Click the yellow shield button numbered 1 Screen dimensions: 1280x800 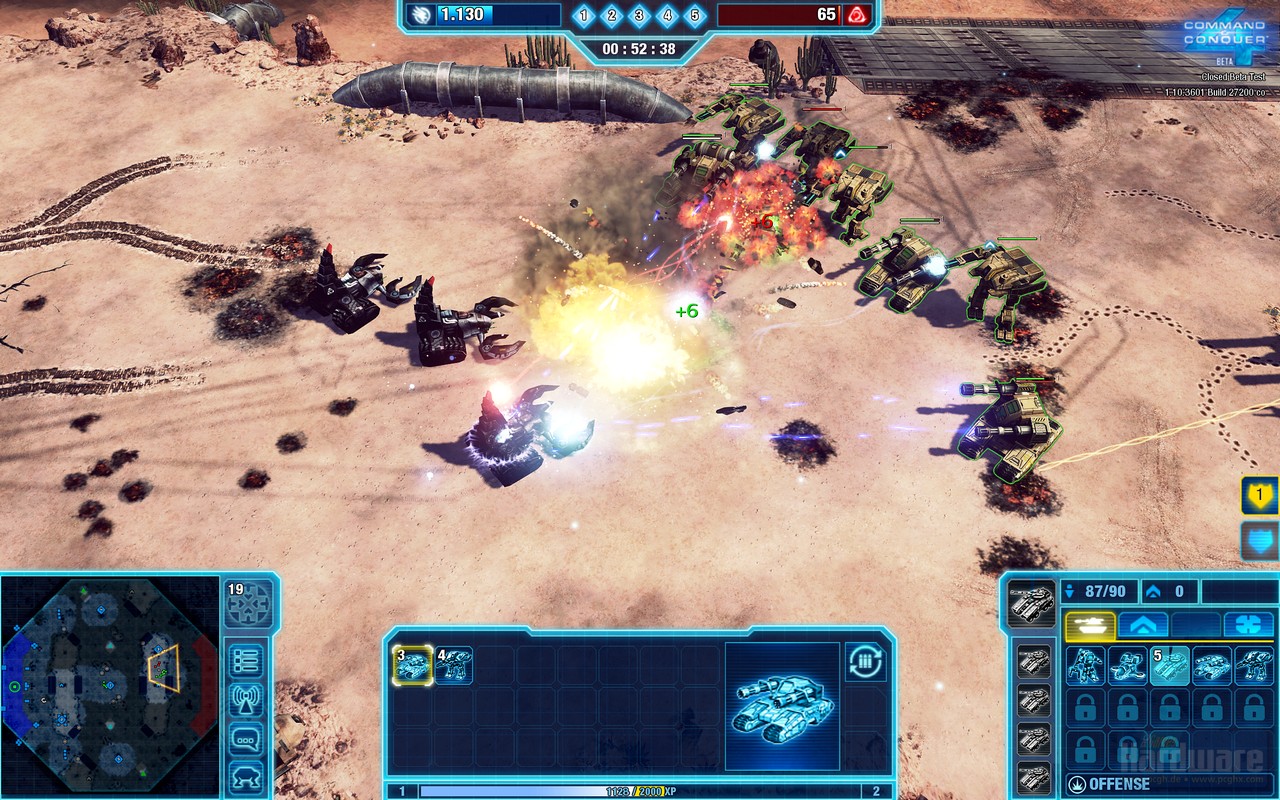coord(1259,495)
